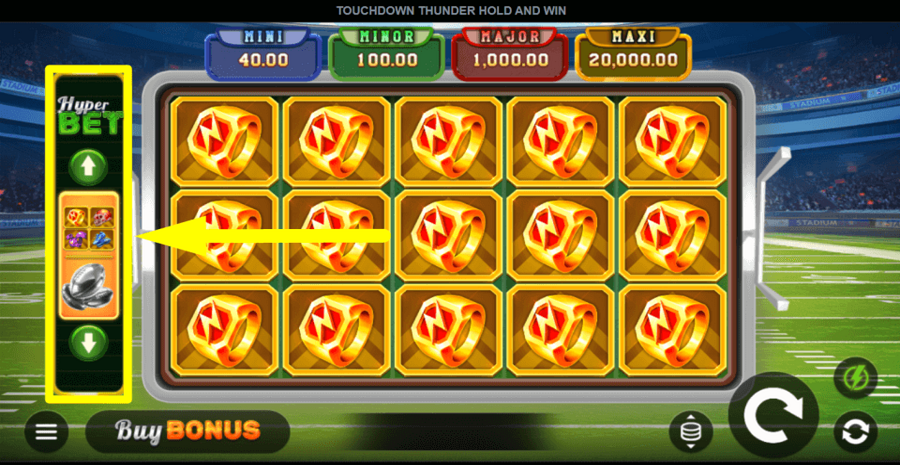Screen dimensions: 900x465
Task: Decrease Hyper Bet with the down arrow
Action: (x=89, y=343)
